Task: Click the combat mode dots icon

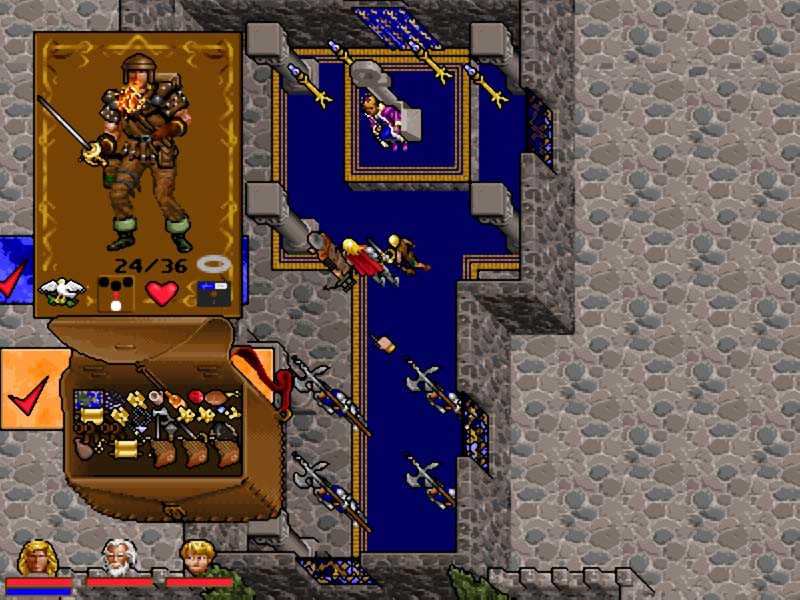Action: 113,292
